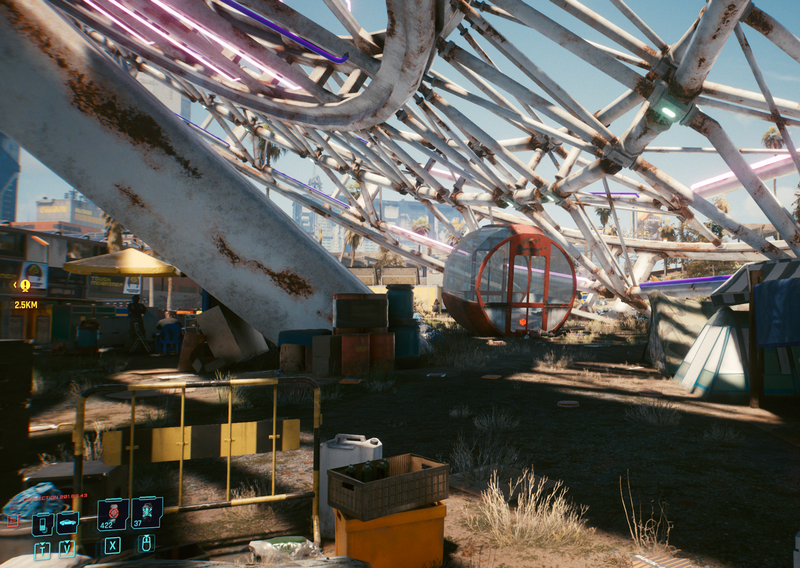Click the yellow quest objective marker
Image resolution: width=800 pixels, height=568 pixels.
(24, 285)
